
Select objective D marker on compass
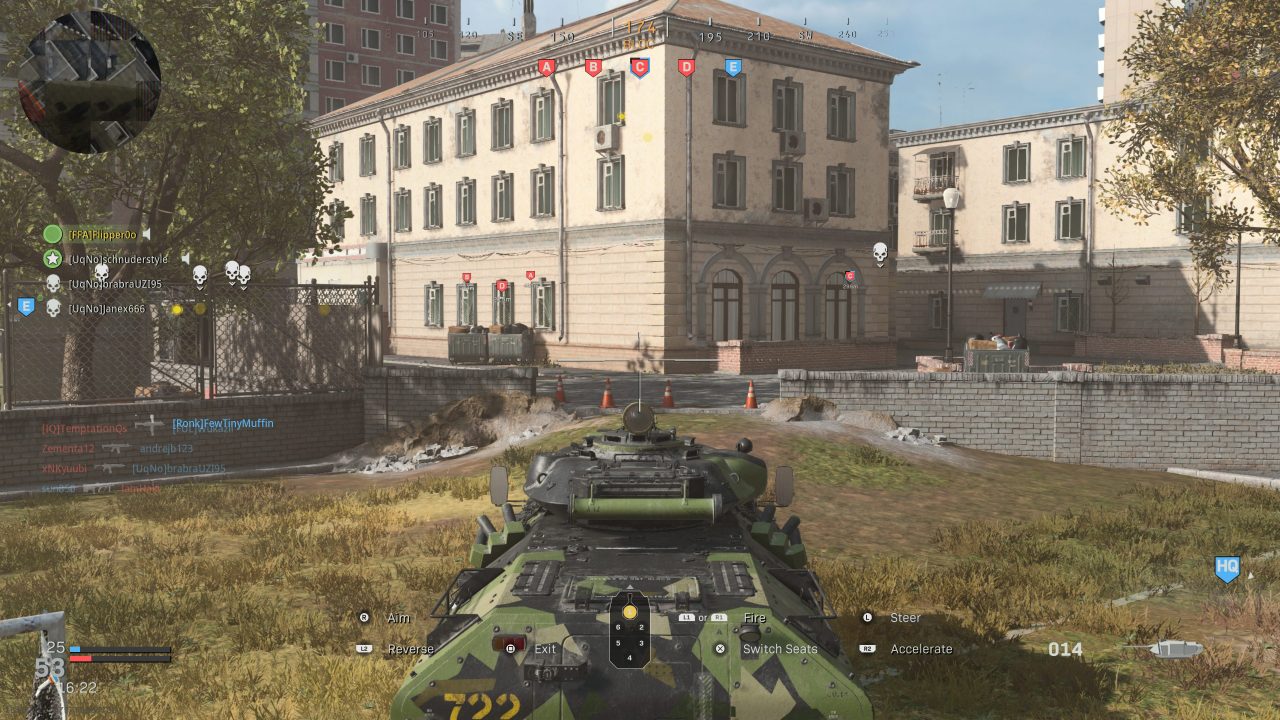point(686,68)
